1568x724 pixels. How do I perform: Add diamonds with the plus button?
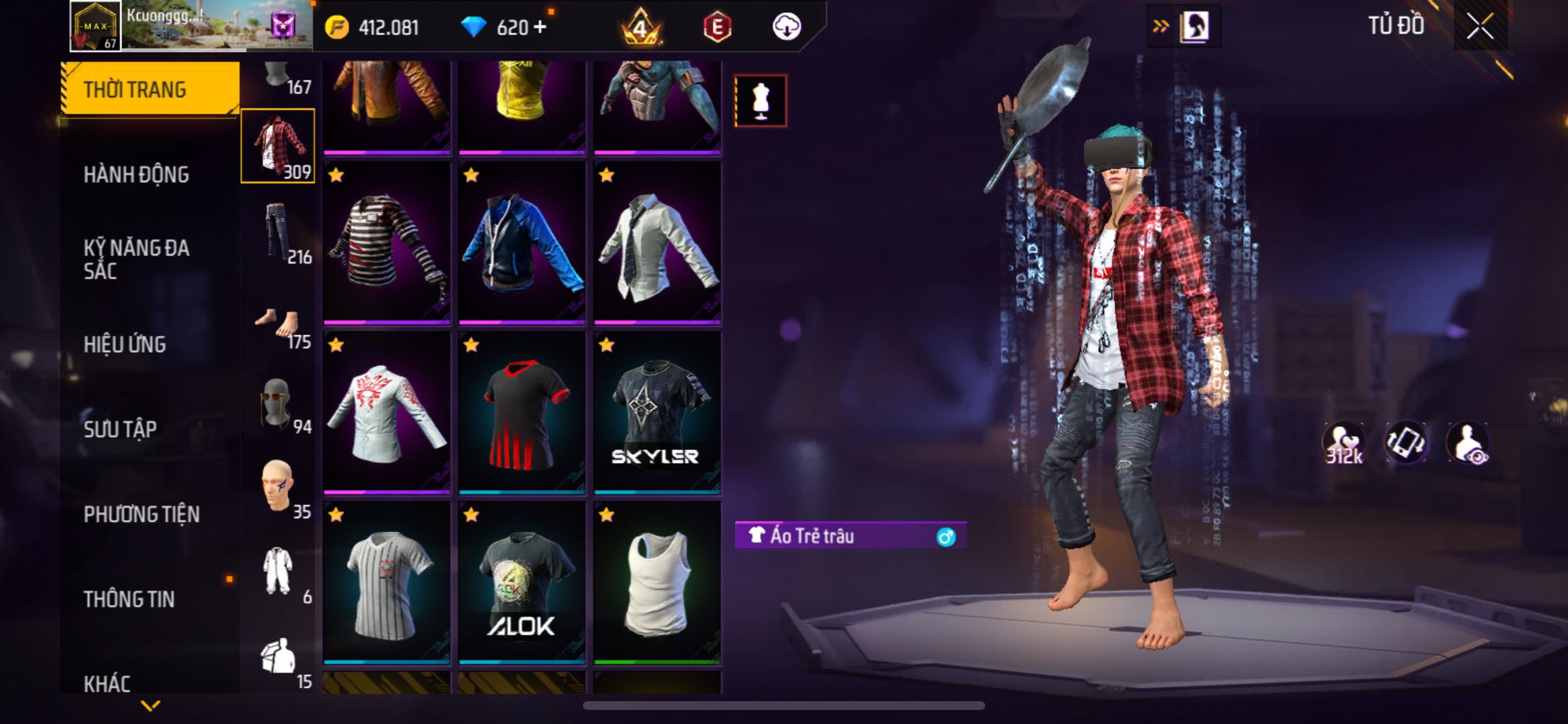[541, 28]
